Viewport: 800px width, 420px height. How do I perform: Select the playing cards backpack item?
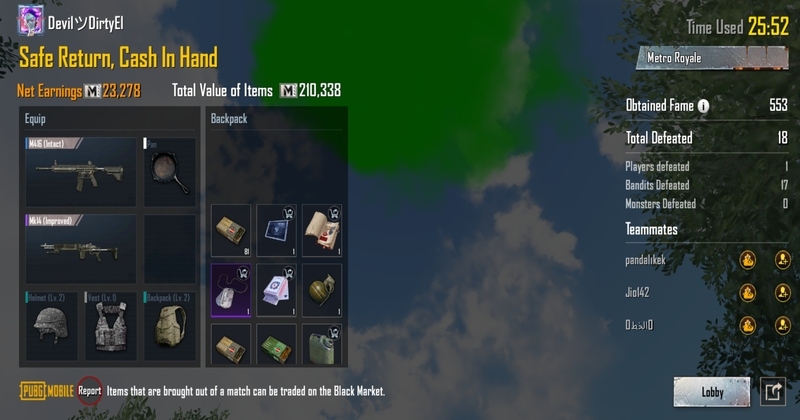(277, 290)
